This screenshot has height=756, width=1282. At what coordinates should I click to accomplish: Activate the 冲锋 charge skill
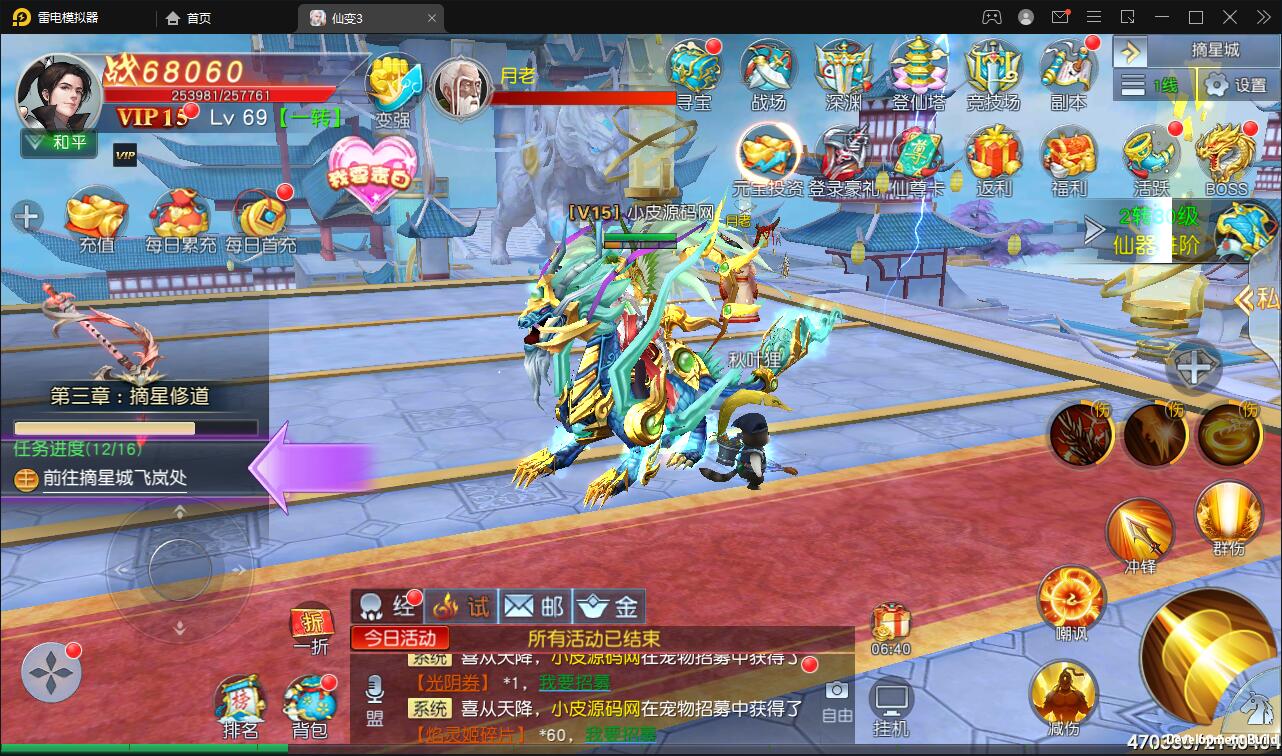pos(1140,534)
